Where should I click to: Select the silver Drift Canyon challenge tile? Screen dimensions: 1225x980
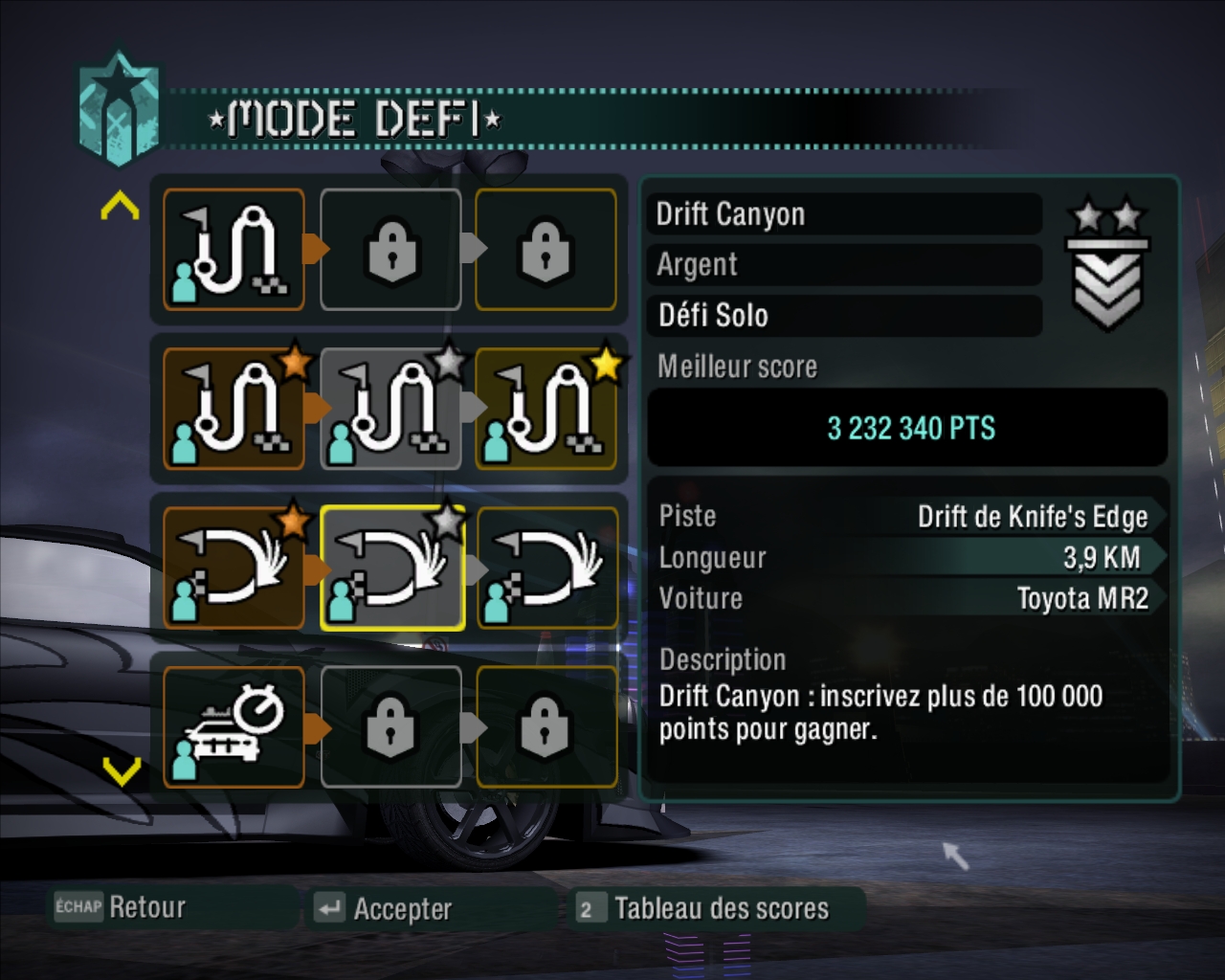coord(391,568)
